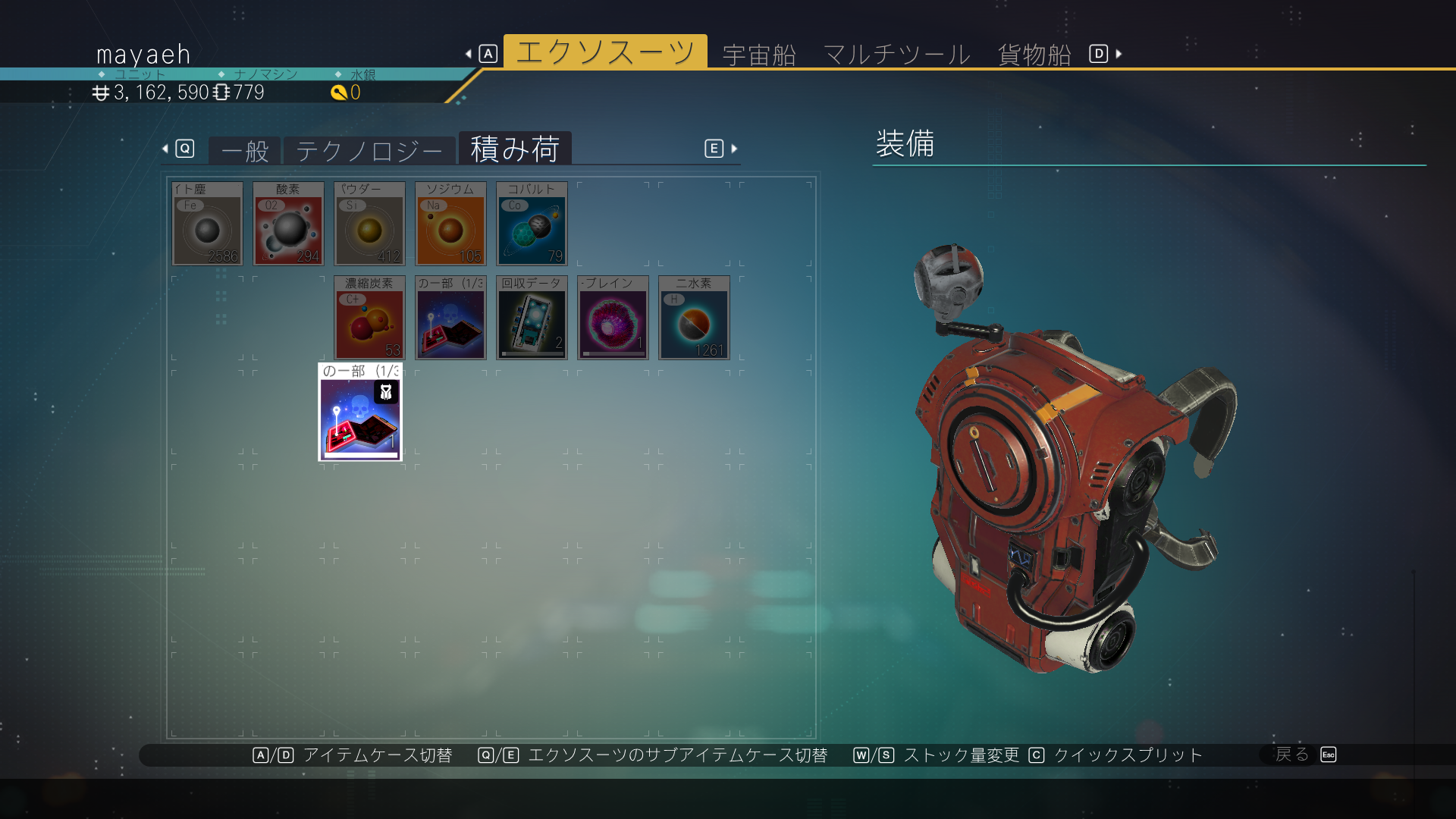Click the 回収データ salvaged data item

(532, 318)
